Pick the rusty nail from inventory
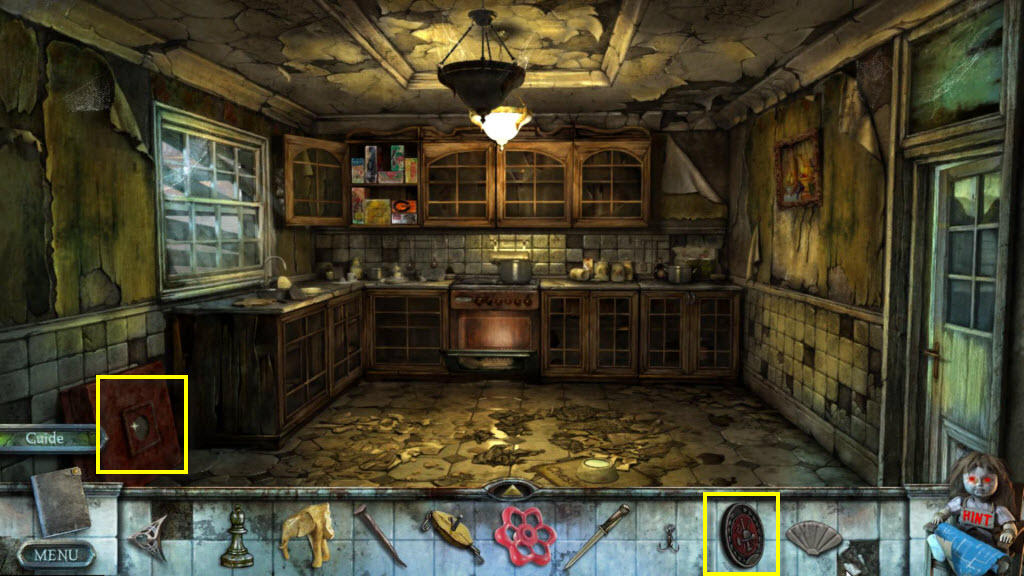 pyautogui.click(x=380, y=535)
